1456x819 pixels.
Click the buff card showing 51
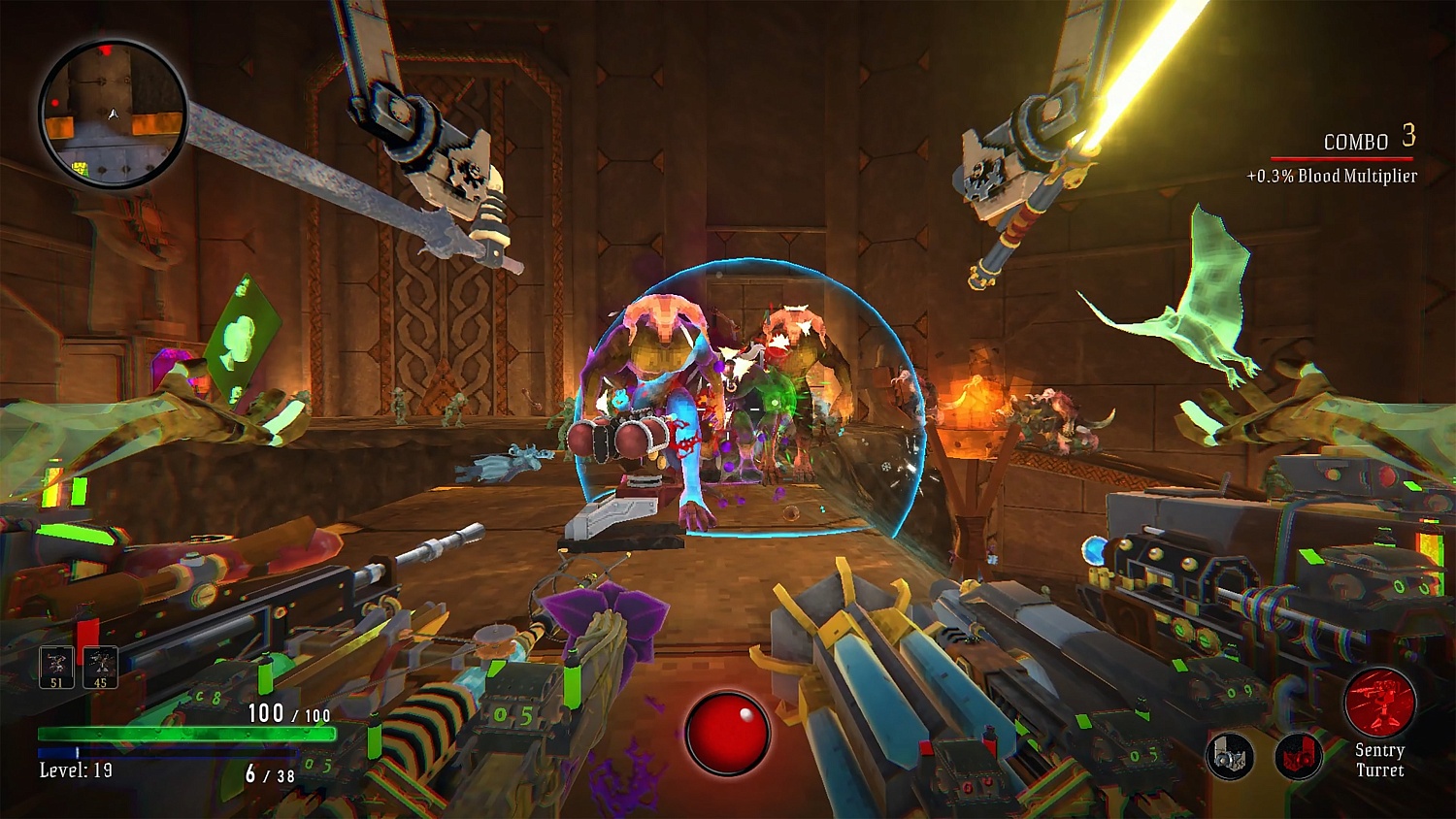(x=56, y=668)
